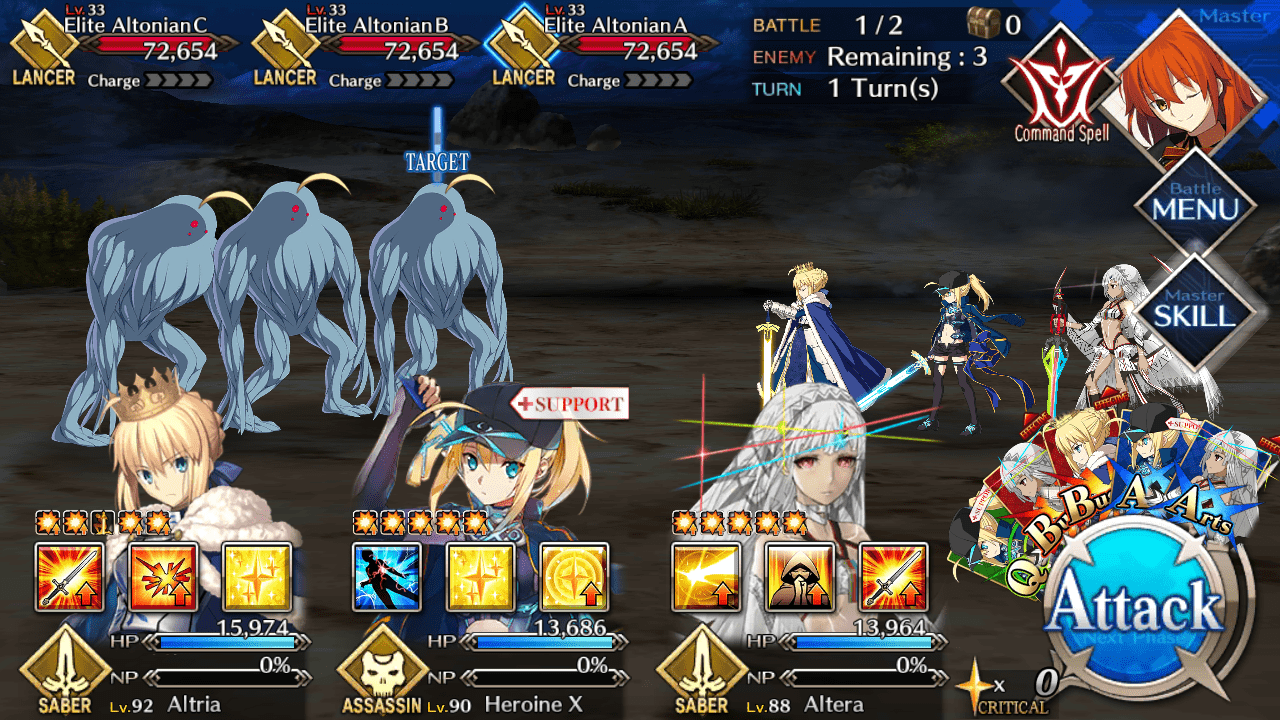Use Heroine X's golden target ring skill
Screen dimensions: 1280x720
tap(574, 577)
